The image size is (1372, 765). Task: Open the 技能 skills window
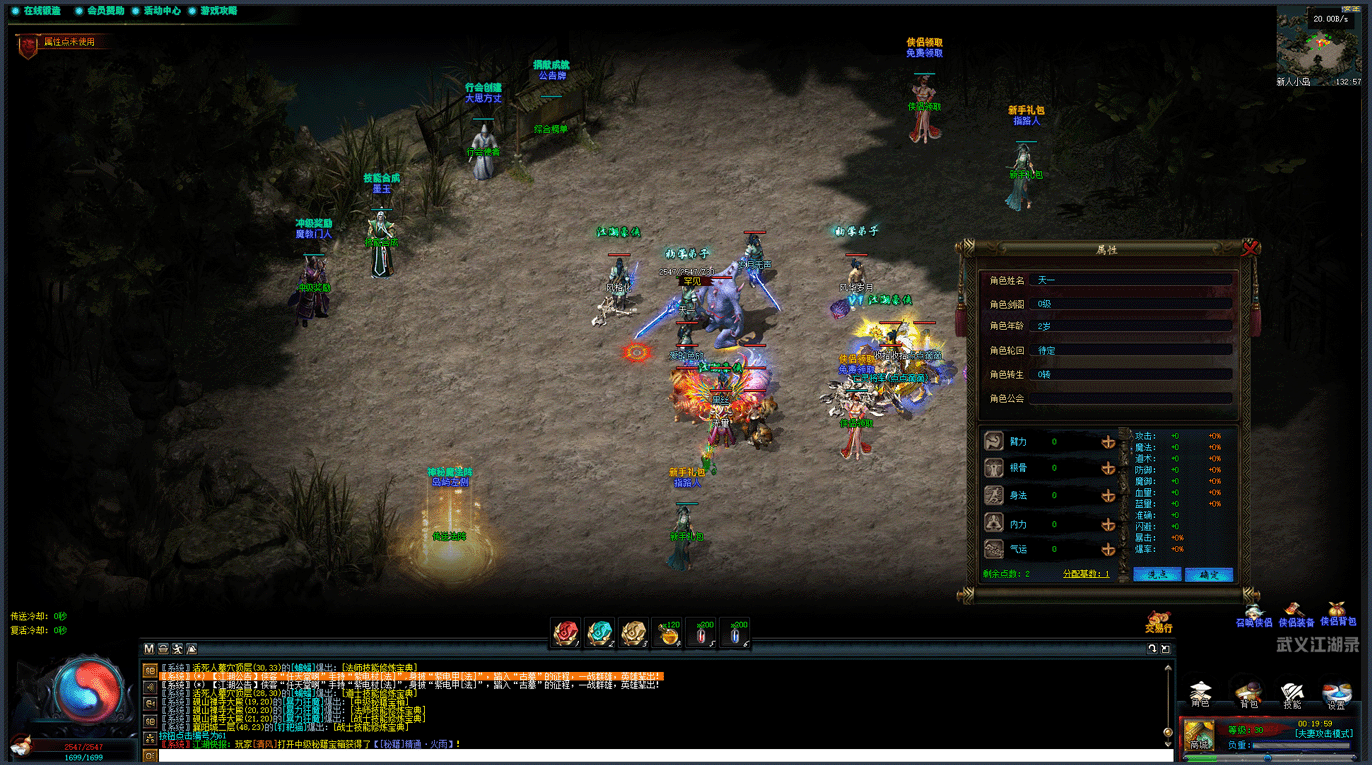tap(1292, 693)
